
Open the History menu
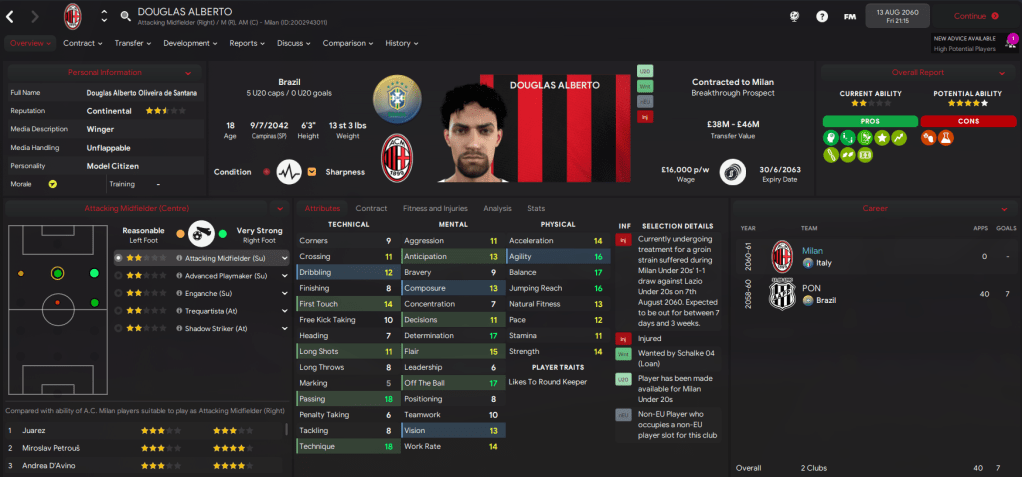(402, 43)
